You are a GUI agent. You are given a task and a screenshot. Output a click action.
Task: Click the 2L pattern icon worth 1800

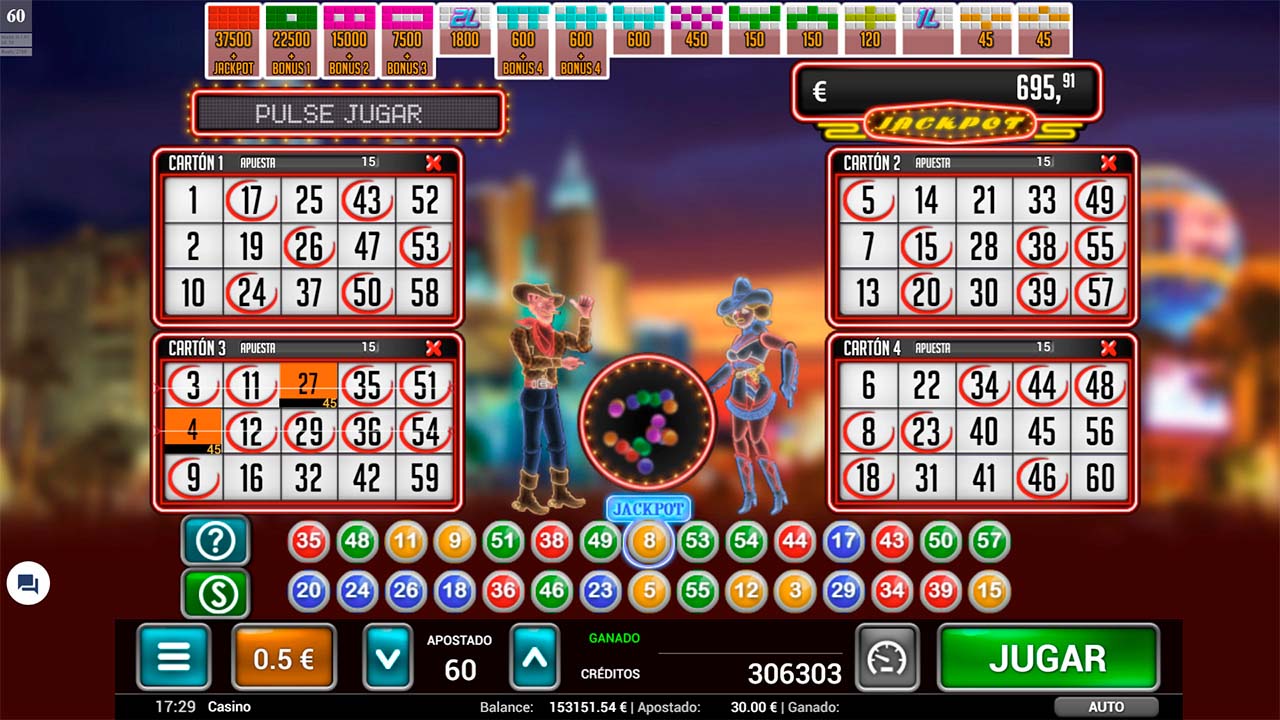(x=463, y=30)
